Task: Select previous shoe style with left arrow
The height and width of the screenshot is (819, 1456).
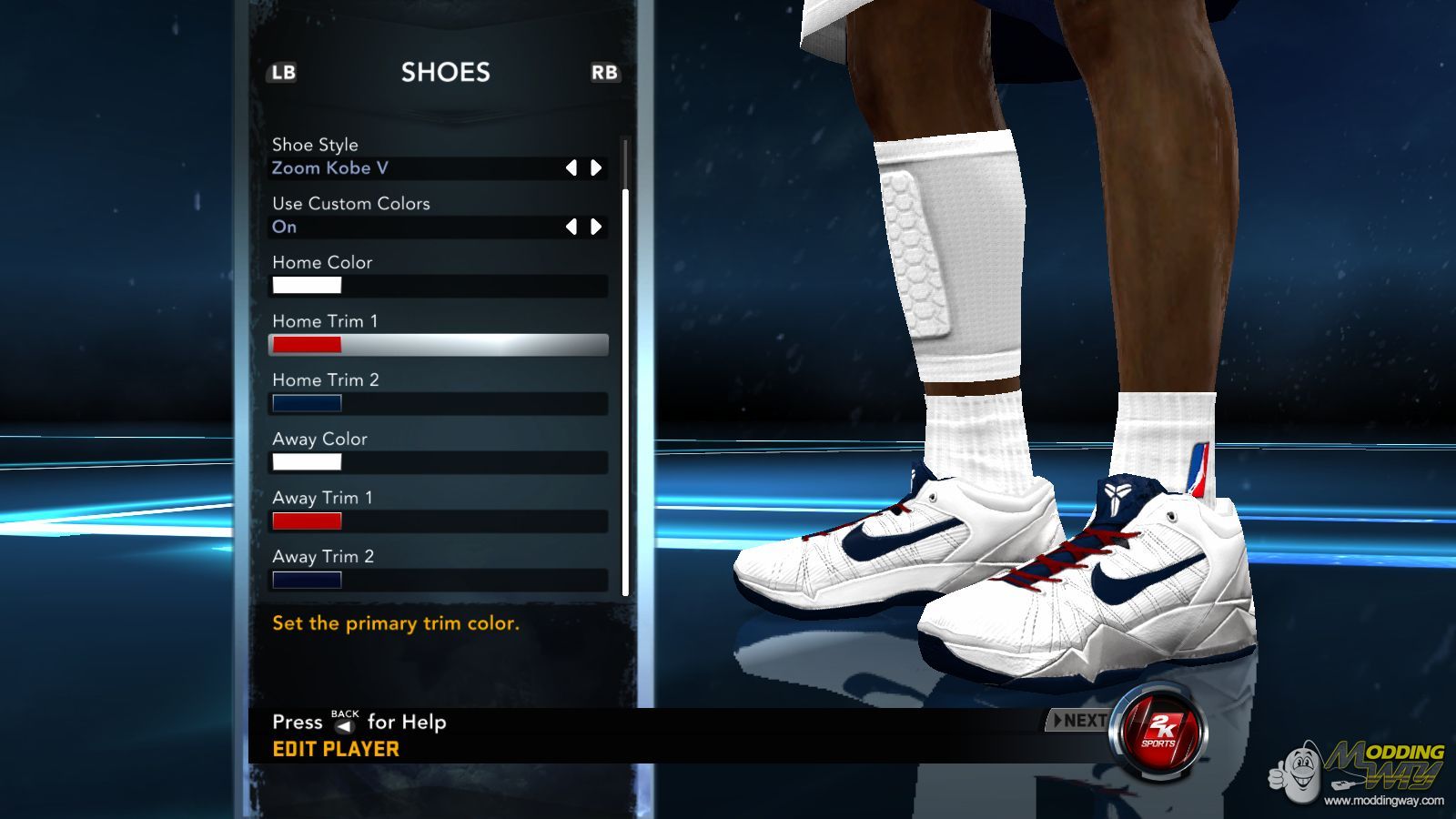Action: (571, 167)
